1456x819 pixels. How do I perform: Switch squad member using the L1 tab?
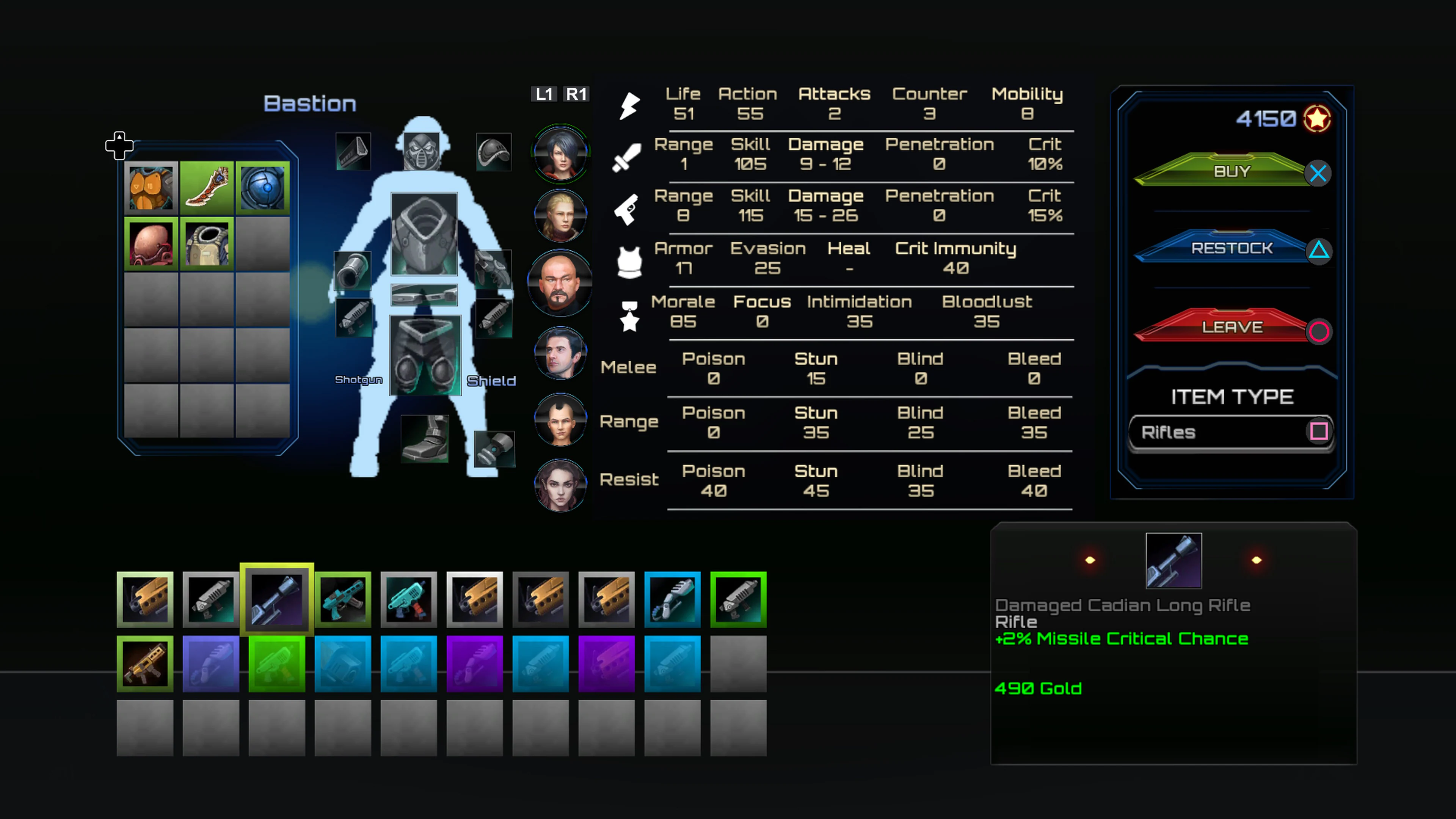tap(544, 94)
